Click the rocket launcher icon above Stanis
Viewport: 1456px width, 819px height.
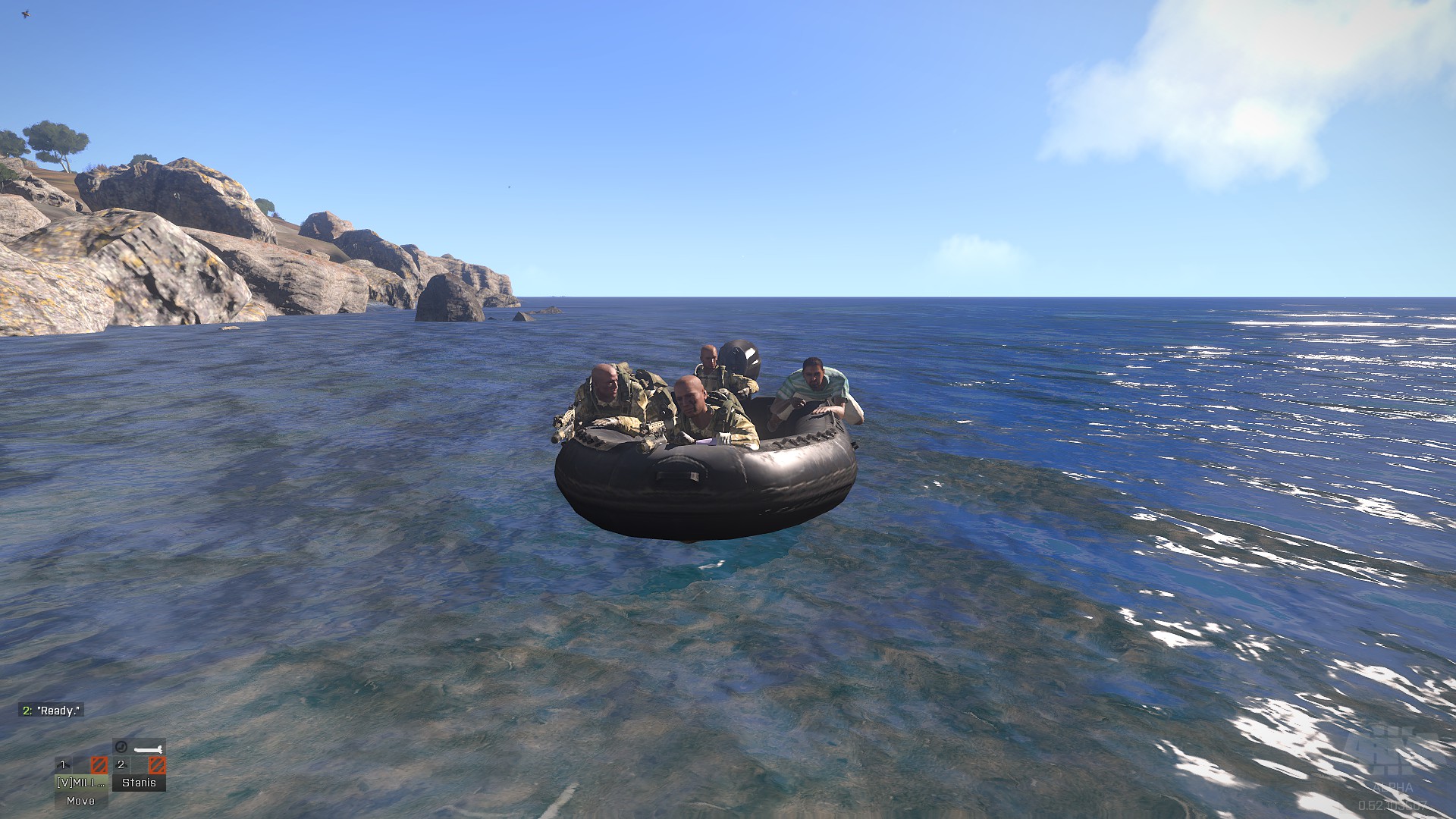pos(148,748)
